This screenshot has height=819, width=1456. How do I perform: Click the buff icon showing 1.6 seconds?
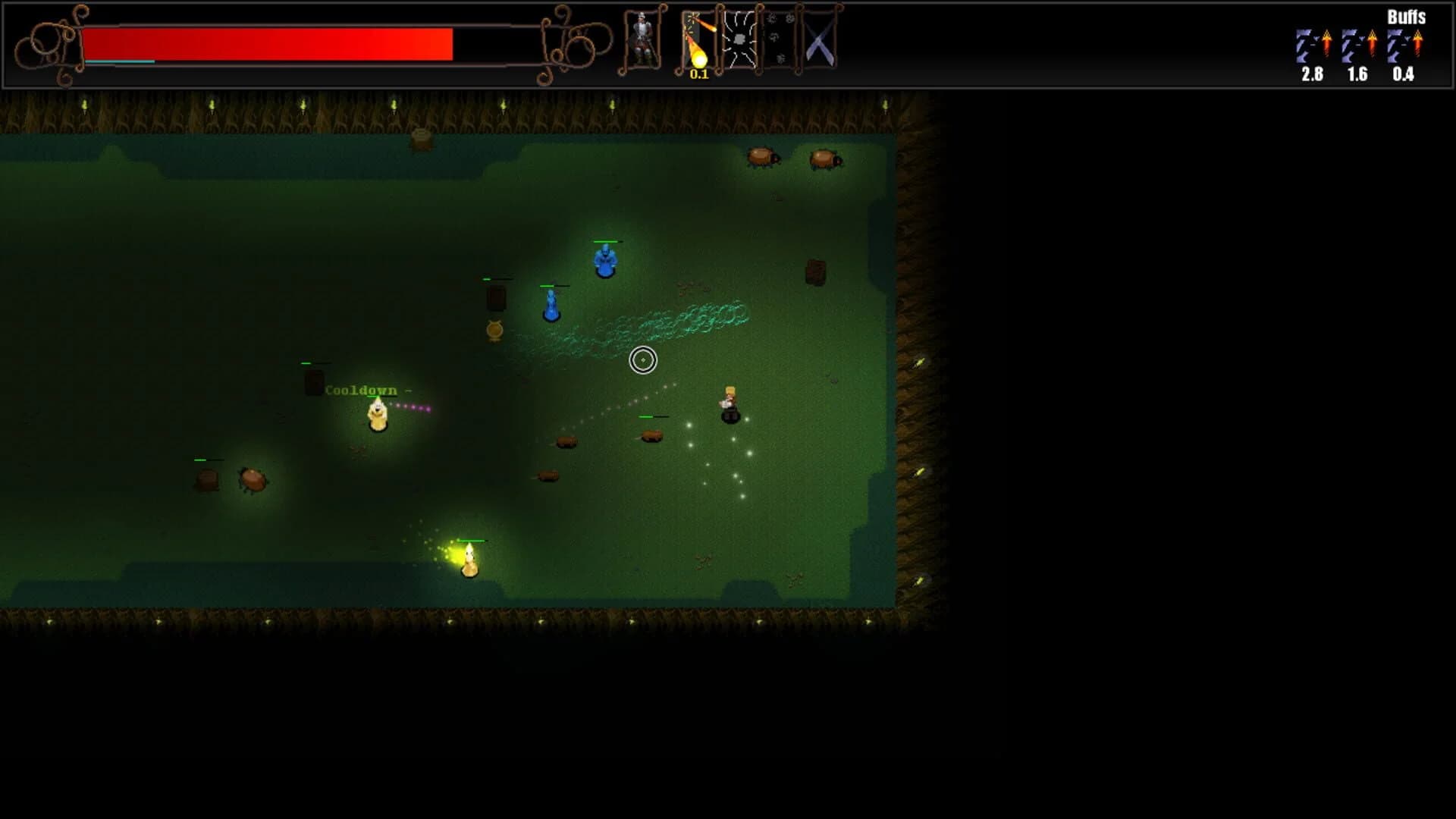click(1357, 44)
